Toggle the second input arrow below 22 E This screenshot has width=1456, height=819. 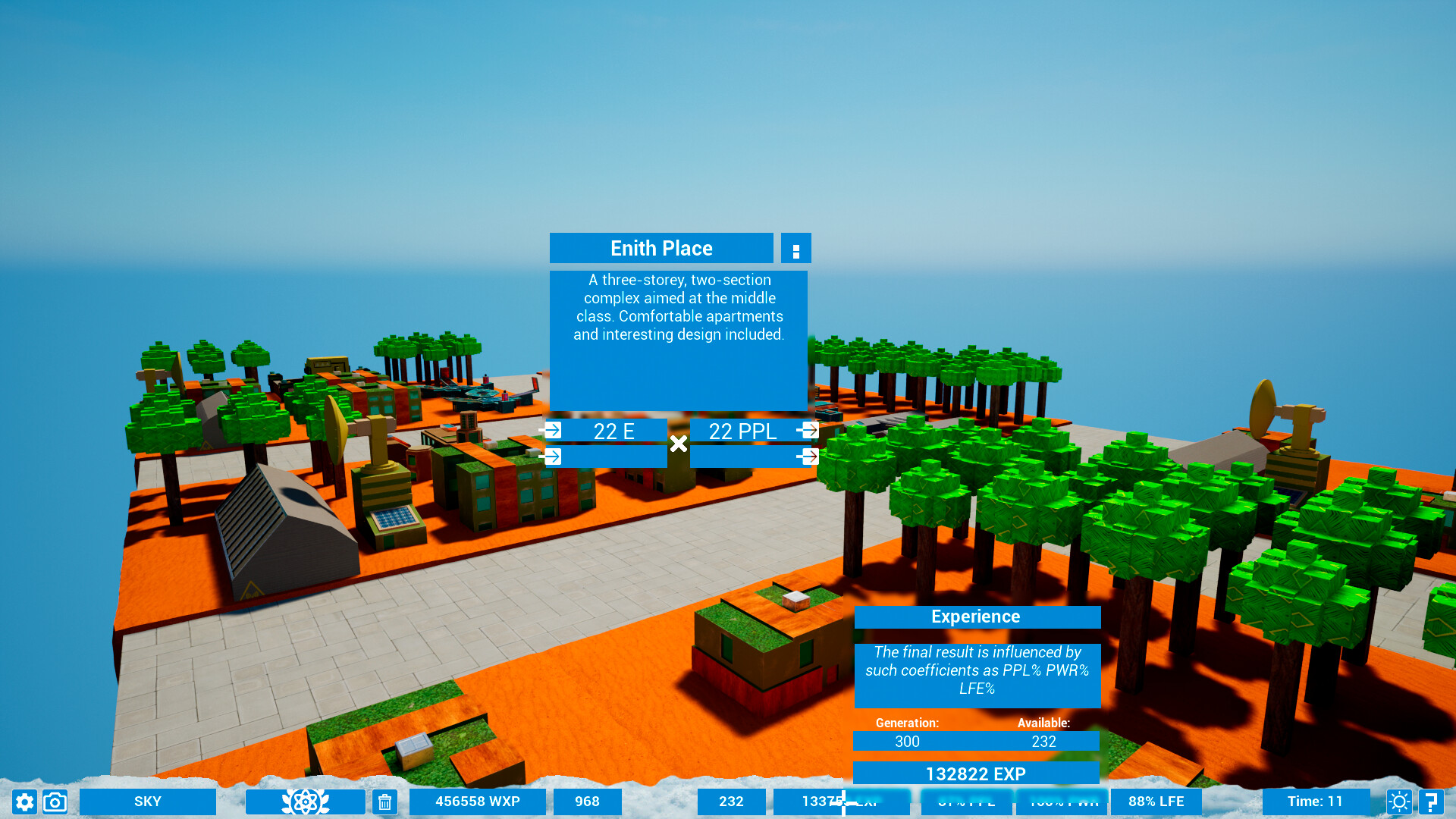(x=553, y=456)
